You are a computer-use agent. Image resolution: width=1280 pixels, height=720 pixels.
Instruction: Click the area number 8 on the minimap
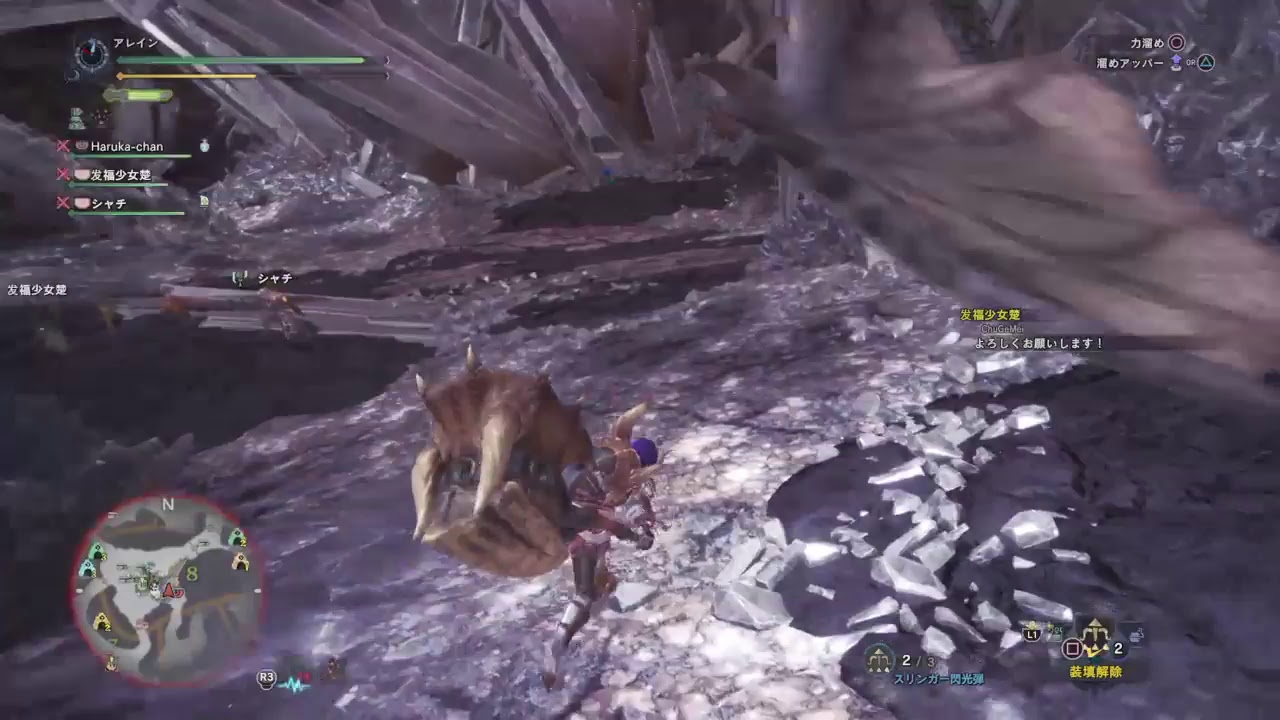[191, 573]
